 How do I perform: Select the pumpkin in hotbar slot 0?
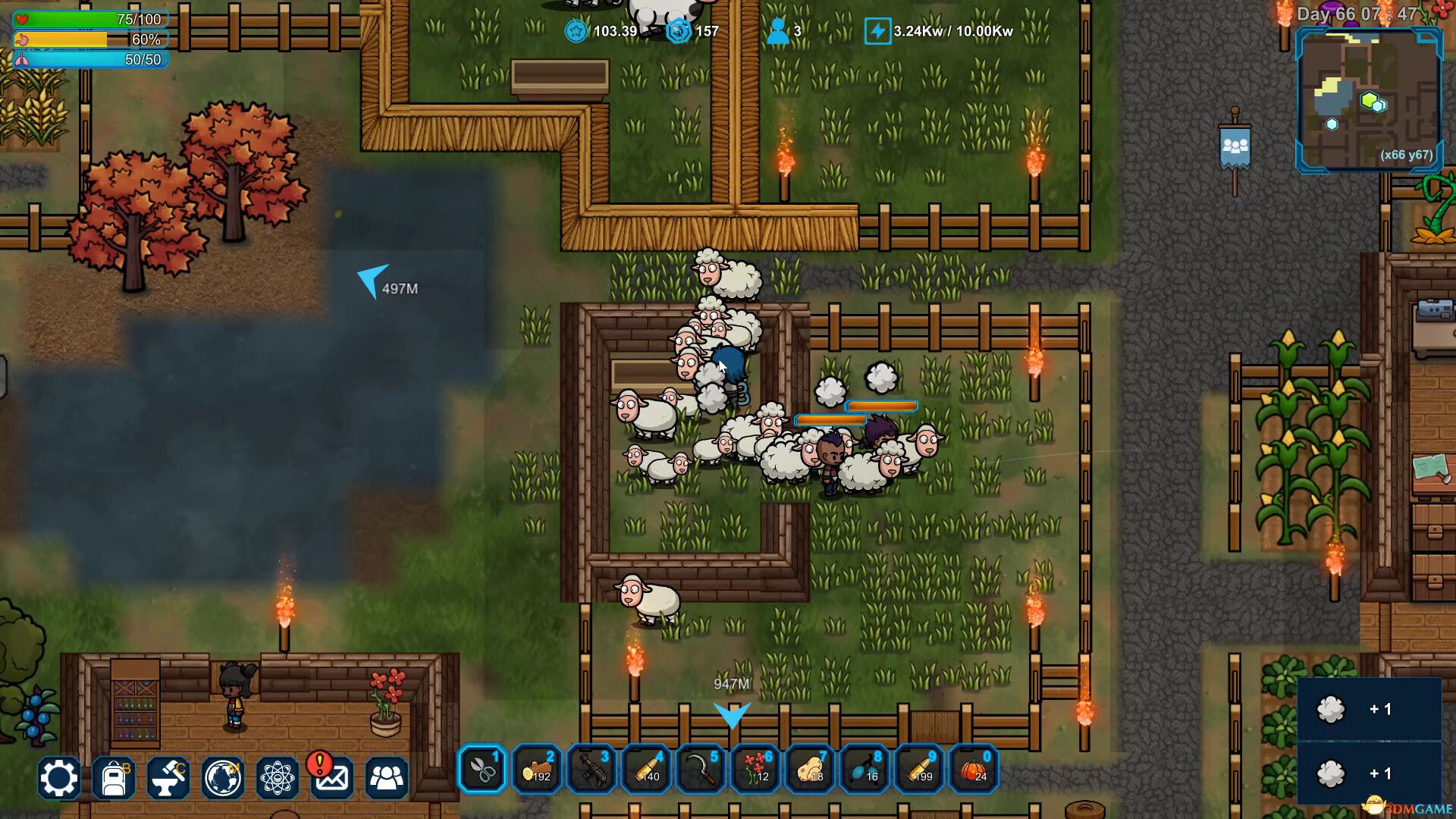(x=974, y=772)
